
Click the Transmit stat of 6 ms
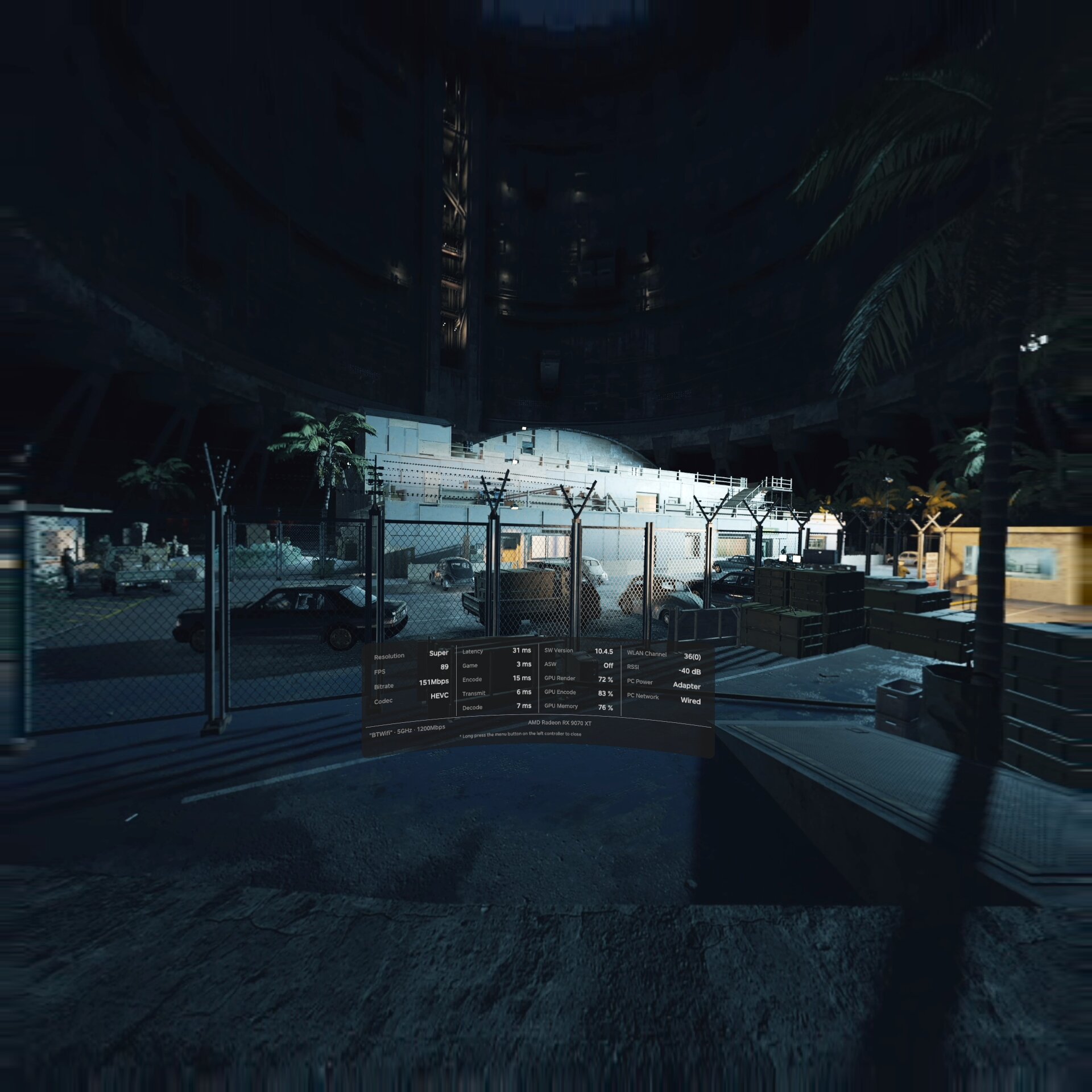coord(523,693)
